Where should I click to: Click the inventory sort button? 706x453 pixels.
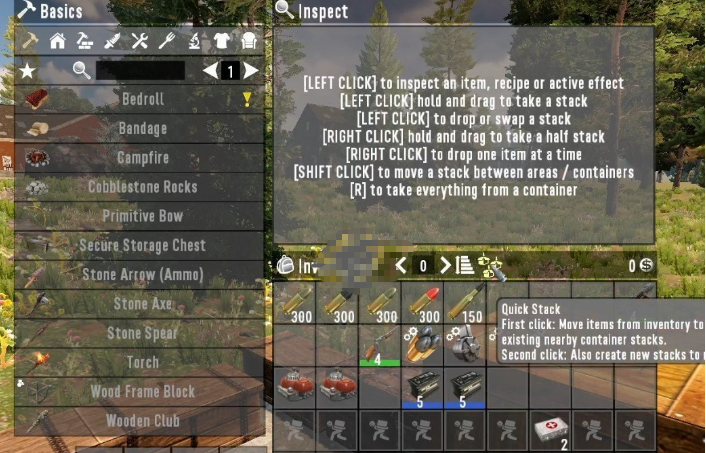[465, 265]
